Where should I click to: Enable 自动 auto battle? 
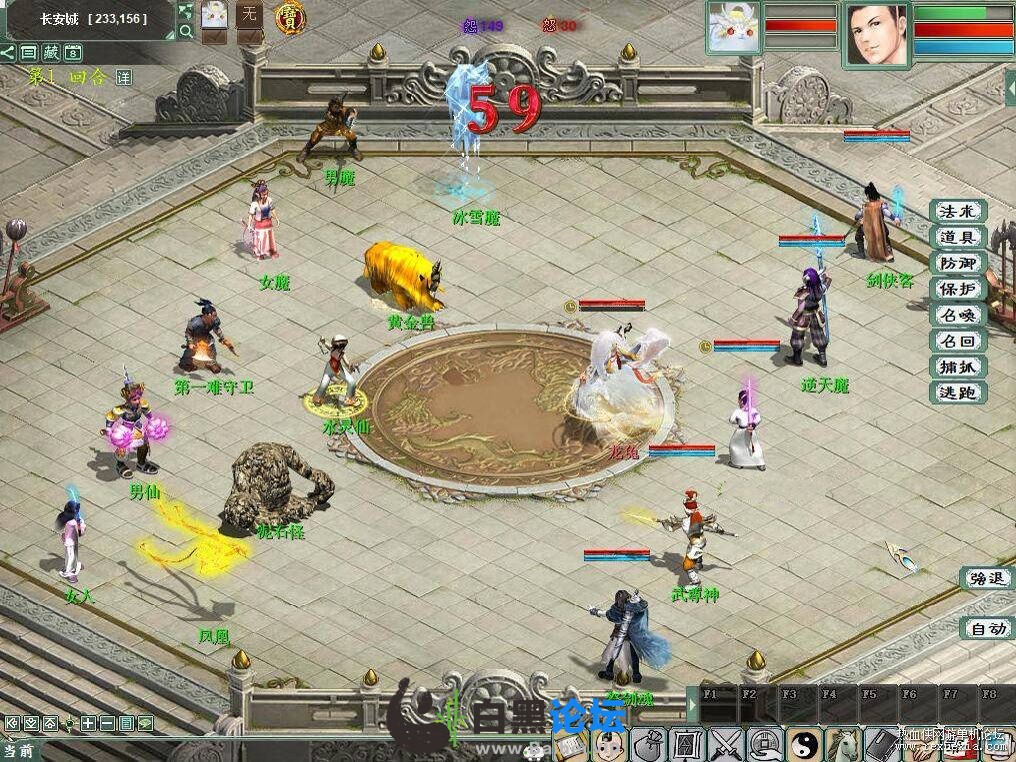tap(985, 629)
